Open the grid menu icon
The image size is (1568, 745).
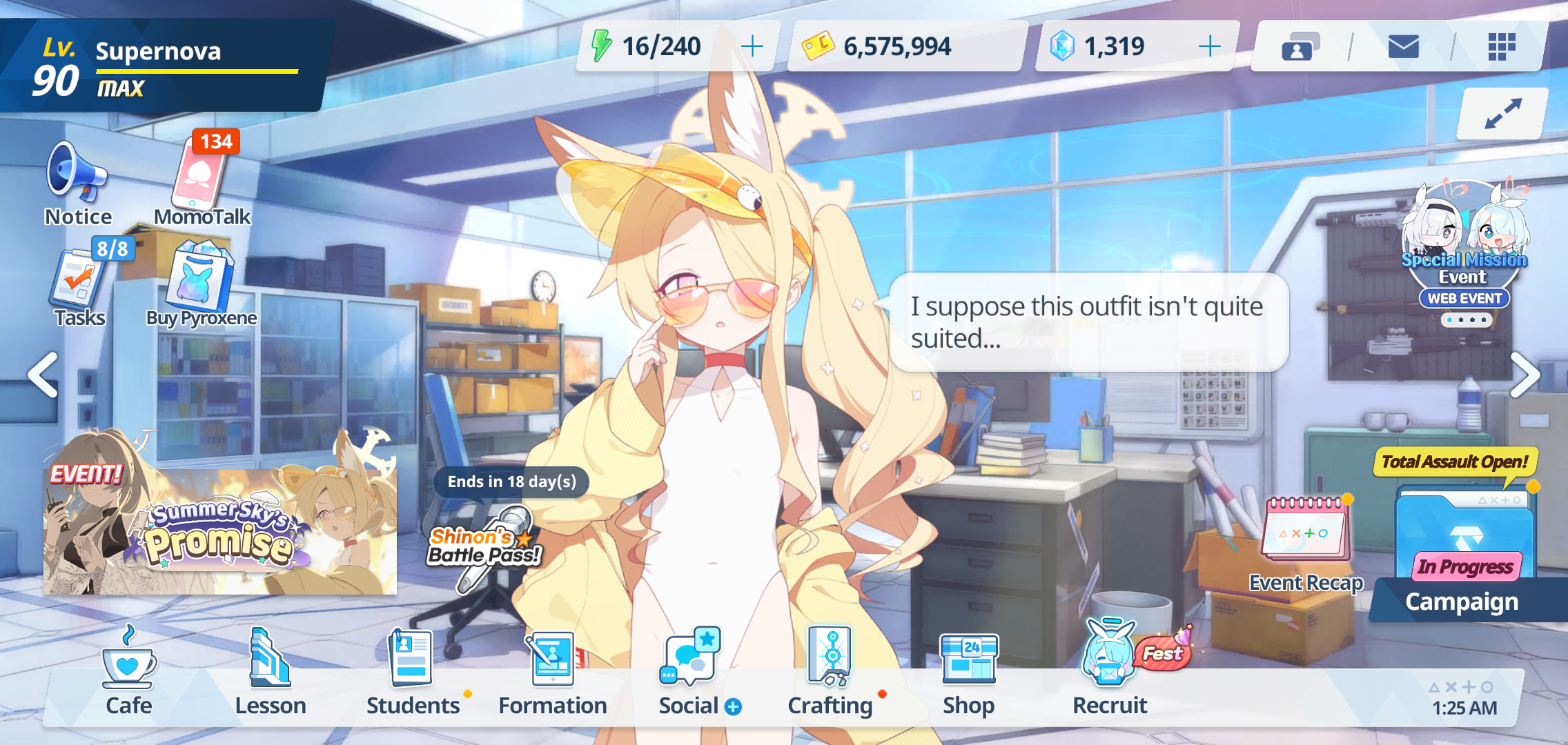(x=1501, y=47)
